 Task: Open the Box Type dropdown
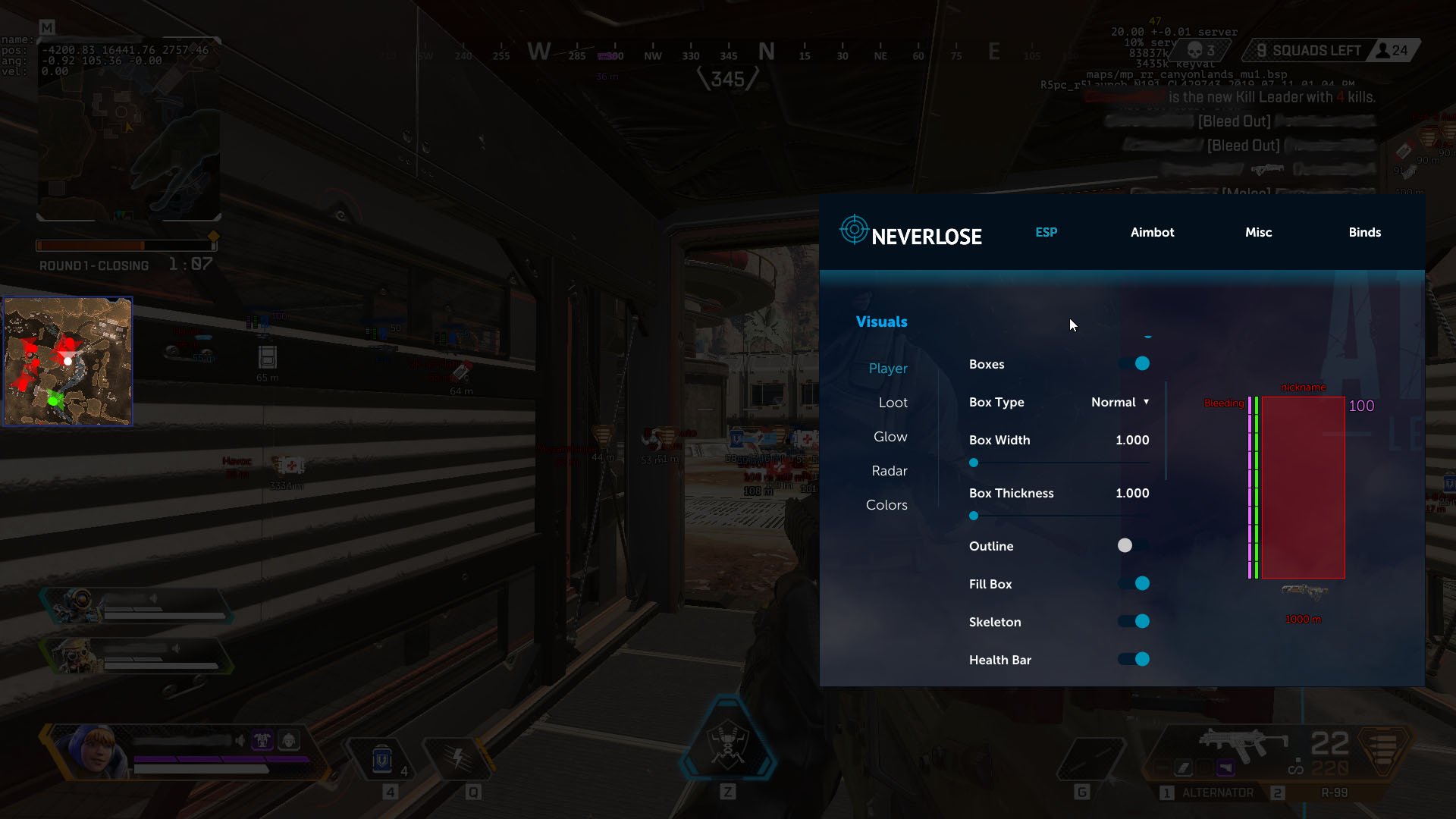point(1120,402)
